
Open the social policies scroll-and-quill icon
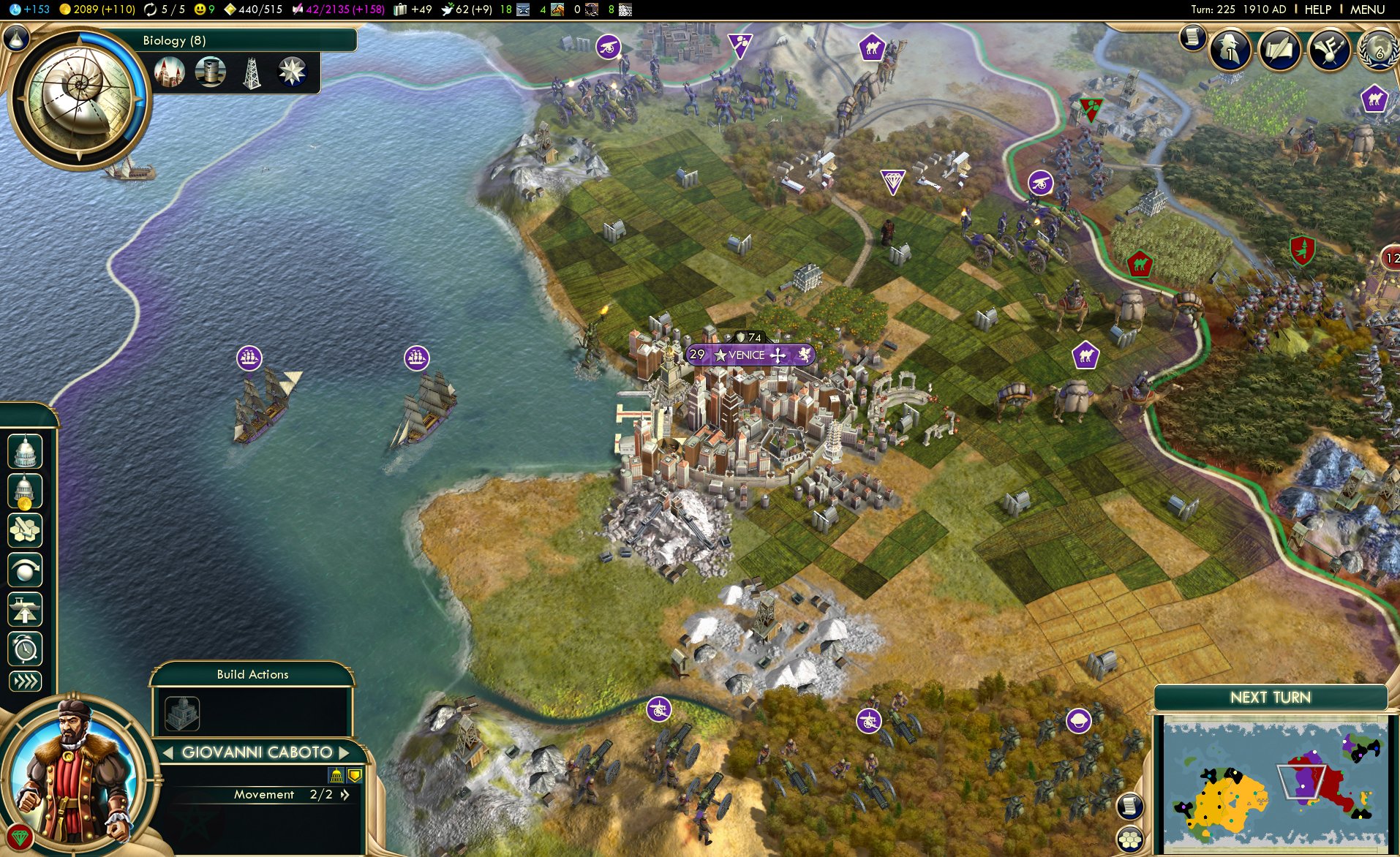point(1279,50)
